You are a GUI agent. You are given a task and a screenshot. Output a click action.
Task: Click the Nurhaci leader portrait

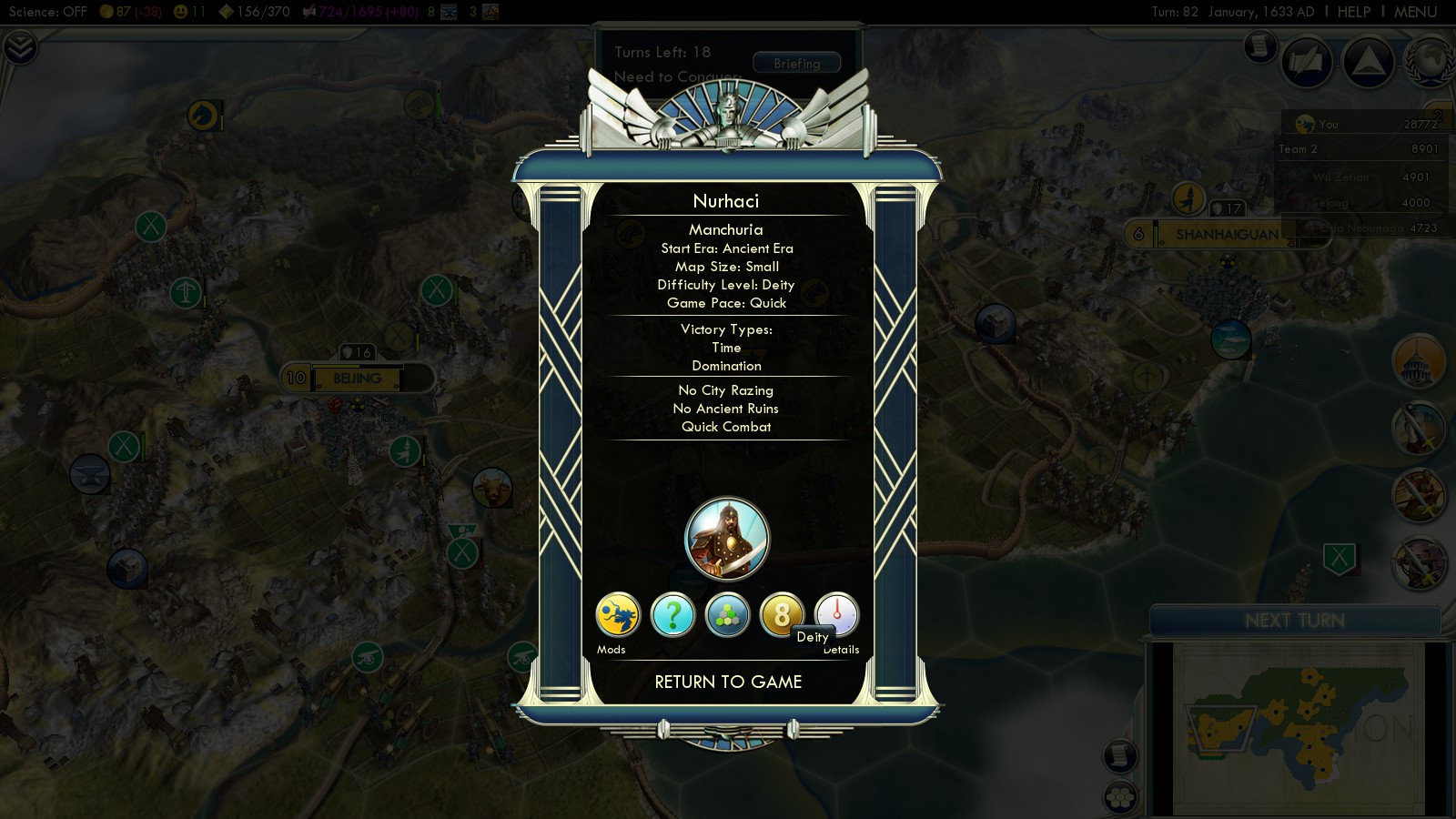726,539
